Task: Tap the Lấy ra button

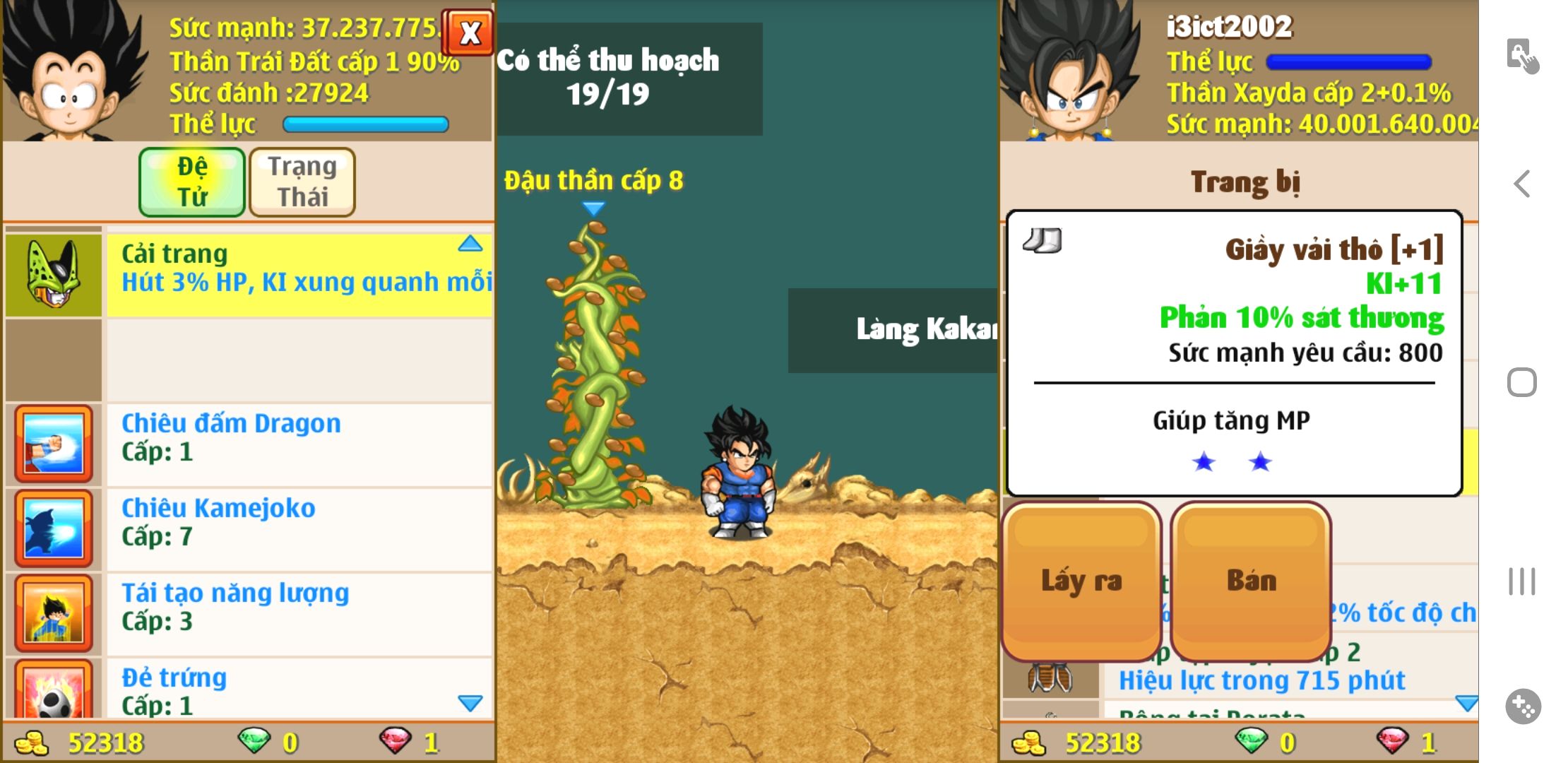Action: pos(1081,581)
